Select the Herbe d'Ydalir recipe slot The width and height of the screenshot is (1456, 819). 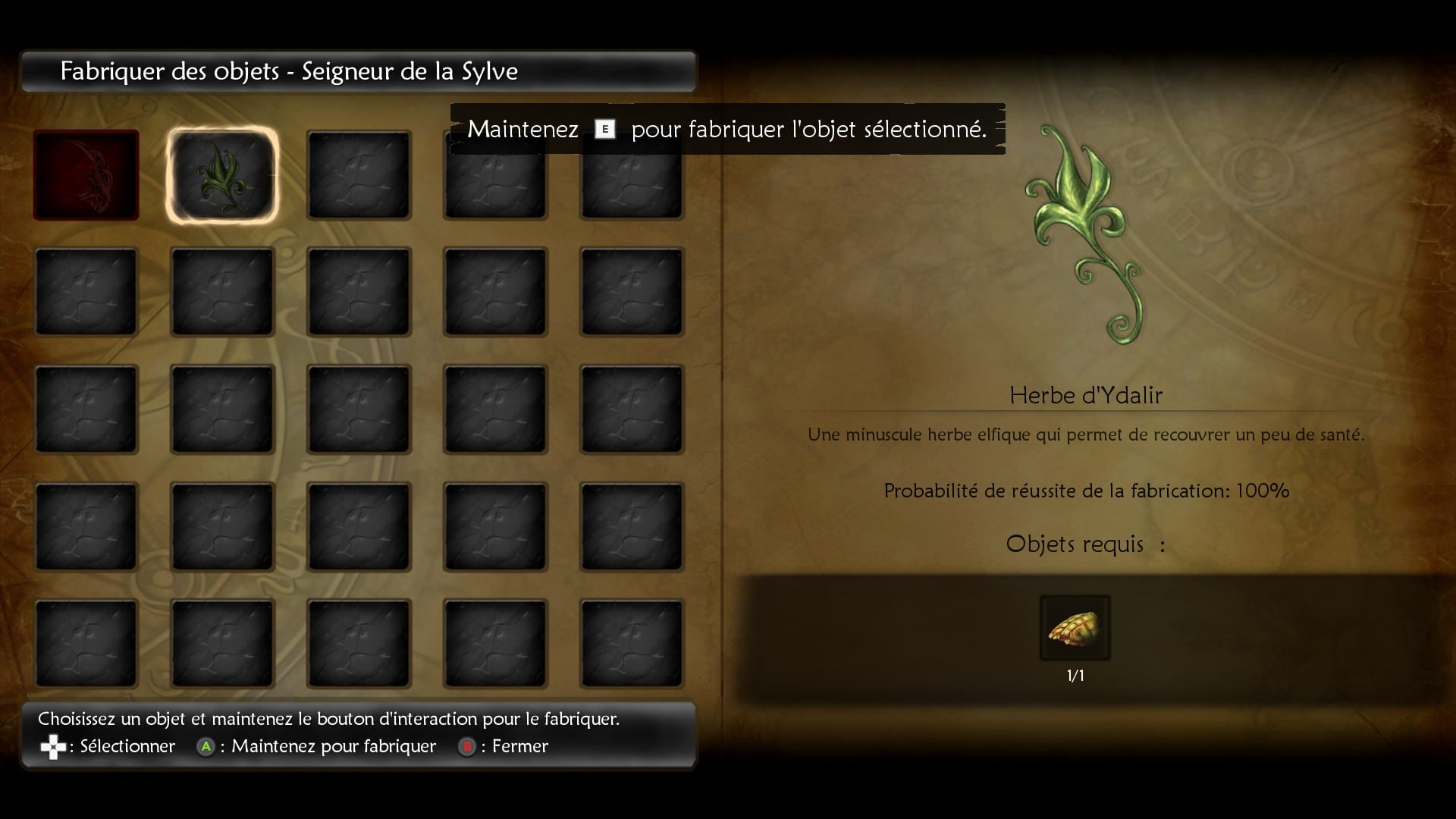coord(222,175)
